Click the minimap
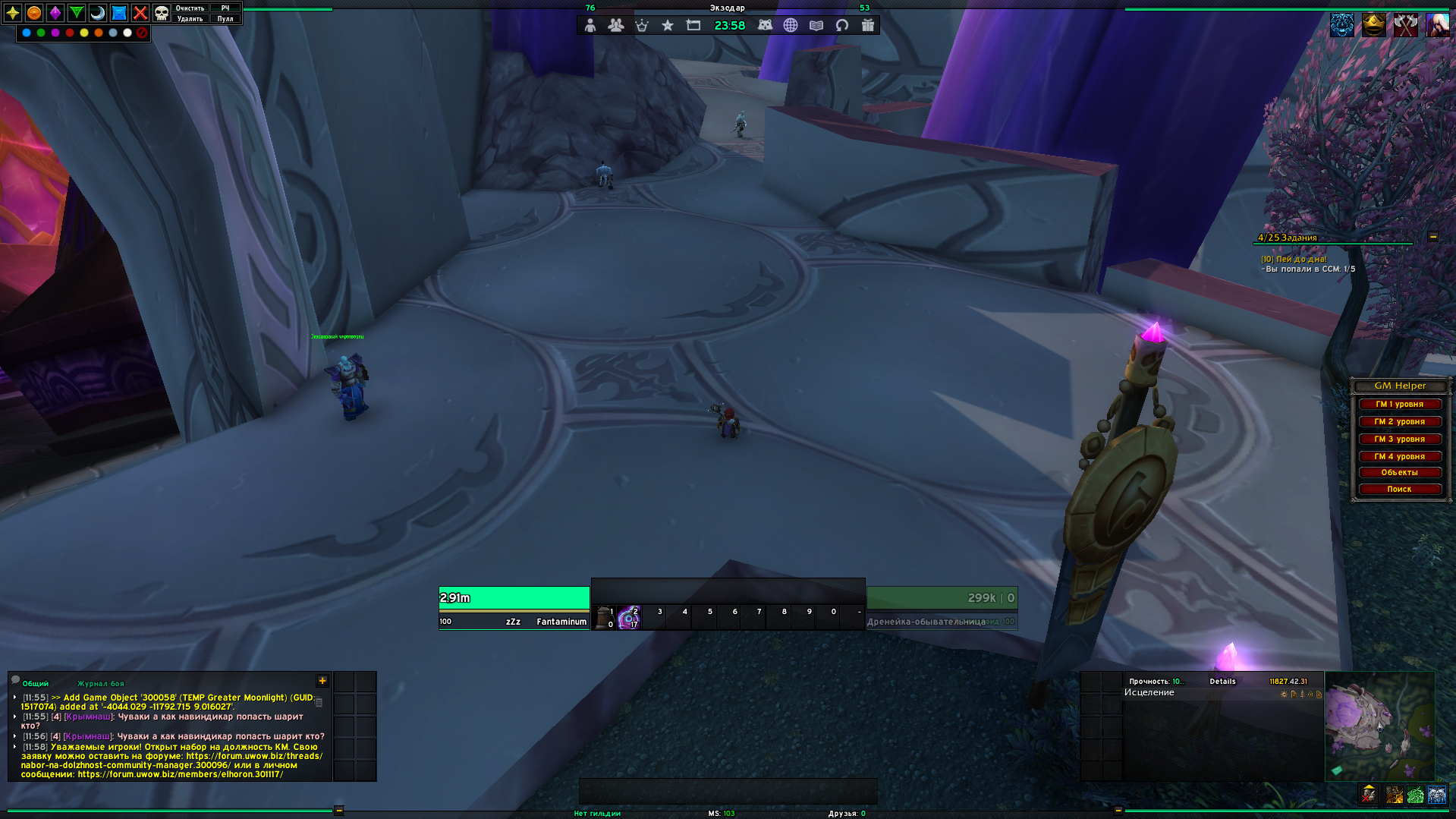 pyautogui.click(x=1379, y=725)
